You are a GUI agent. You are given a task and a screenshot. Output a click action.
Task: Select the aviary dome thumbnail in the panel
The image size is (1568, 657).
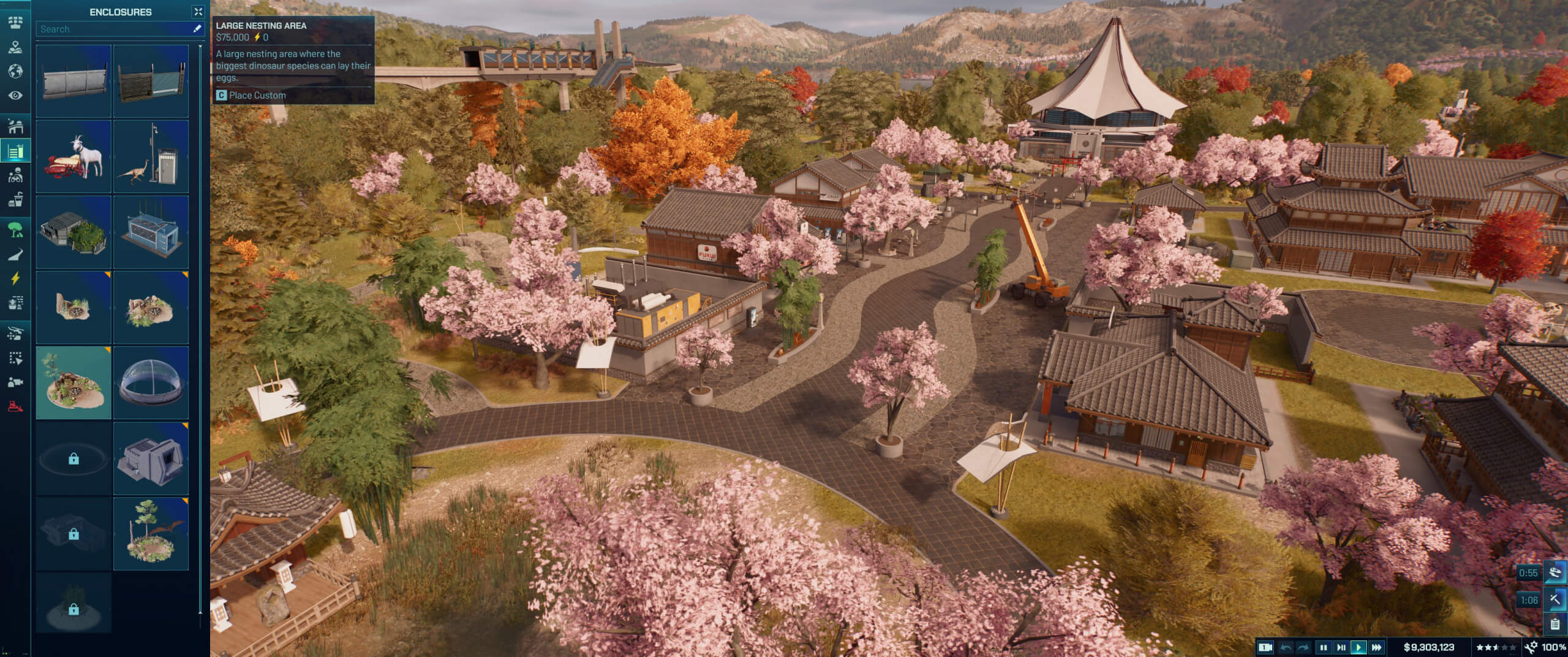pyautogui.click(x=151, y=383)
